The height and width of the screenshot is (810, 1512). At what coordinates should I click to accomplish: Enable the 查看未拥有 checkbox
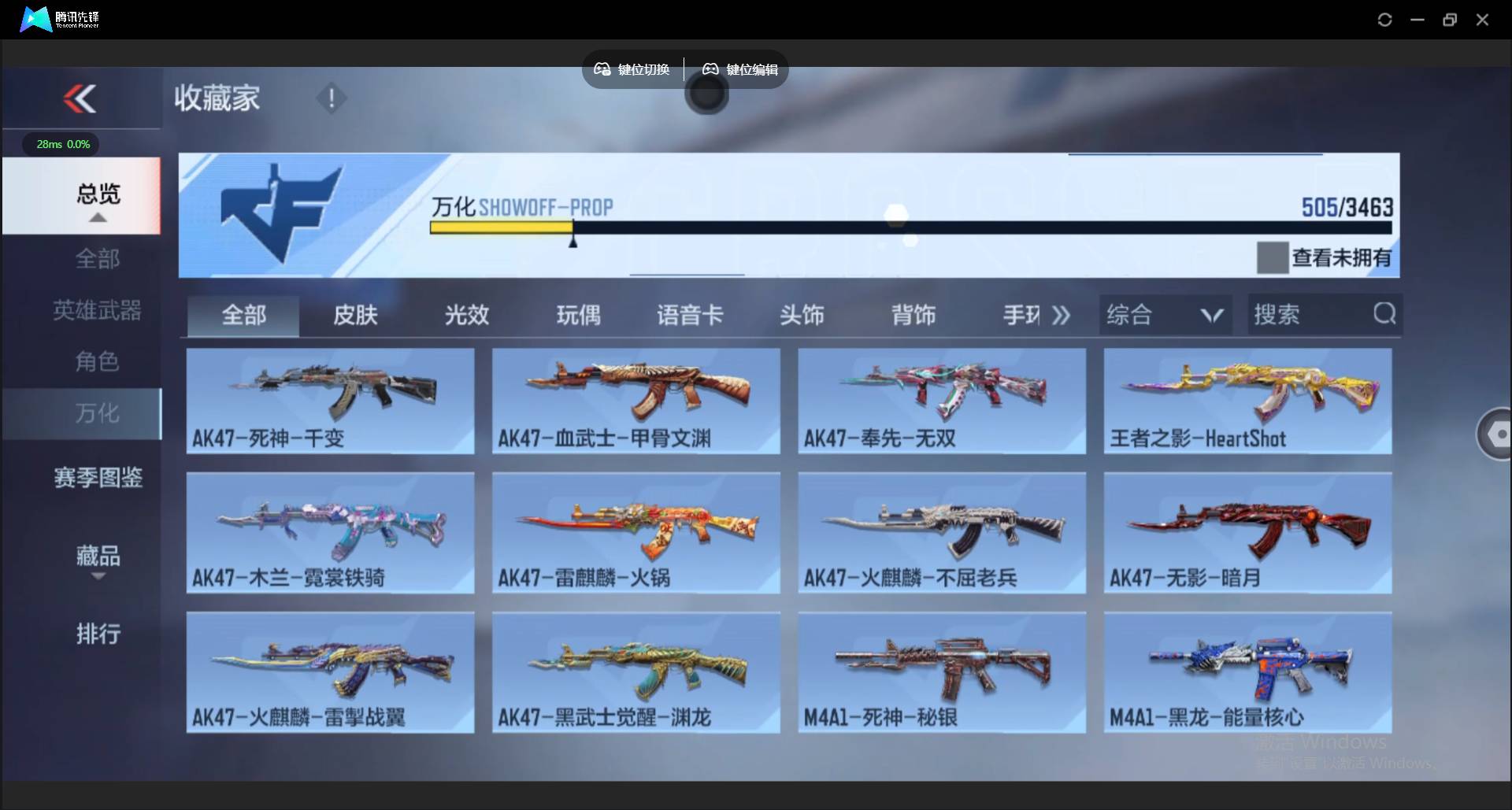pos(1273,257)
